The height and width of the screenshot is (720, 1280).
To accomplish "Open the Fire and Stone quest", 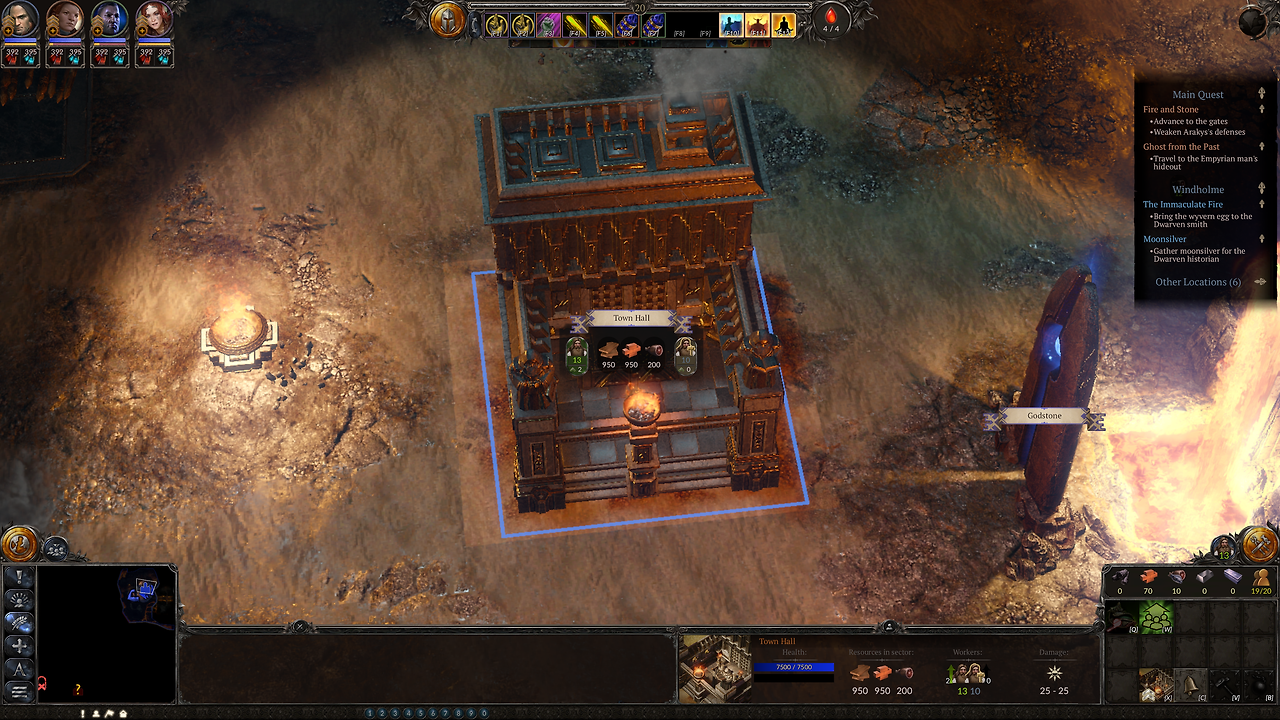I will 1171,109.
